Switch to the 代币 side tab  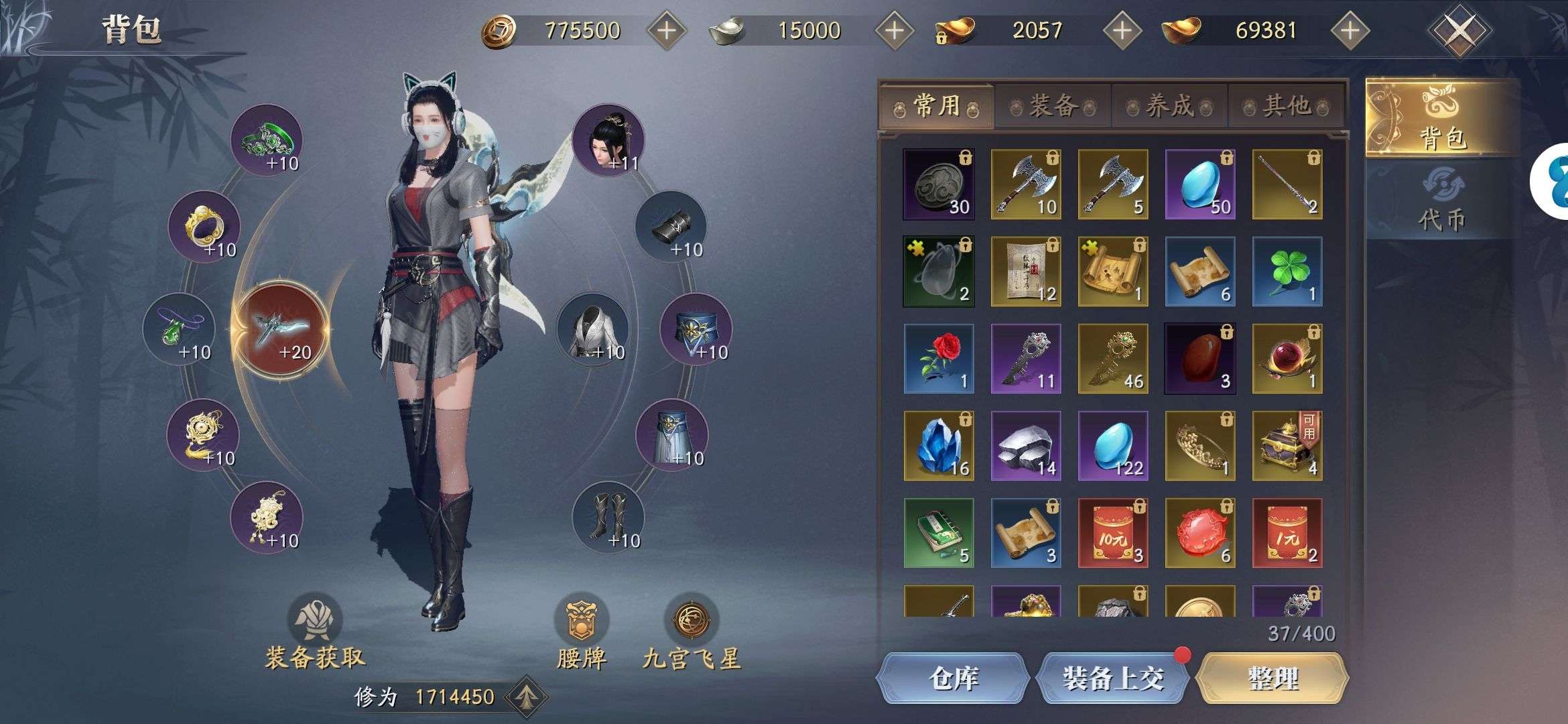1441,202
